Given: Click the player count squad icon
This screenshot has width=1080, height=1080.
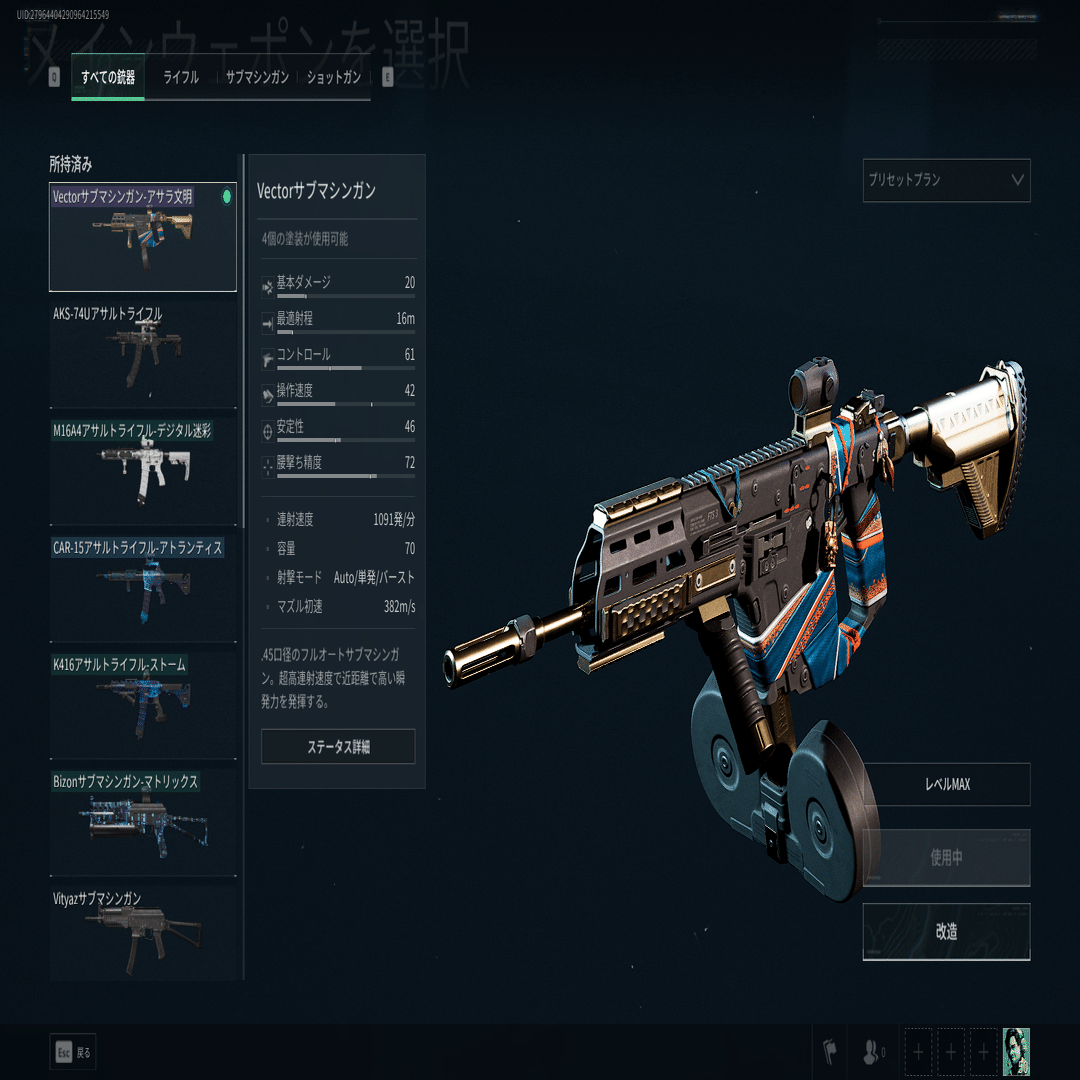Looking at the screenshot, I should click(x=871, y=1052).
